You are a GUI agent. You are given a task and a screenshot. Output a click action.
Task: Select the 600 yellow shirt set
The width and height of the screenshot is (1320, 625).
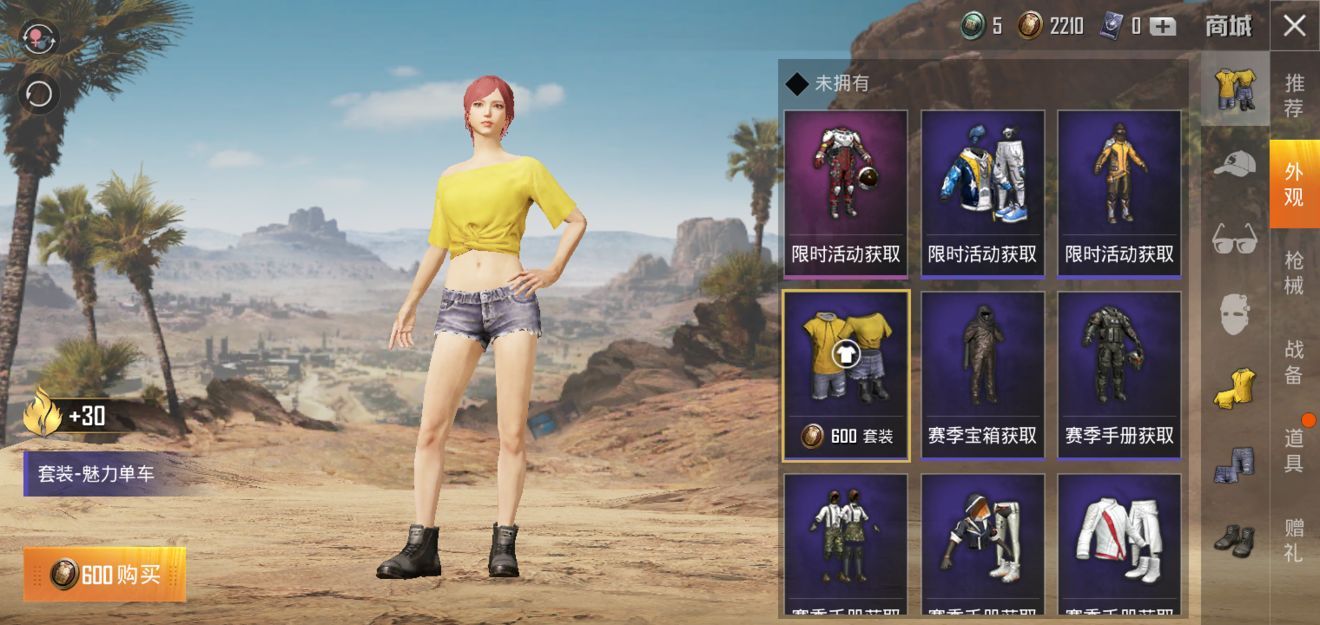pyautogui.click(x=846, y=375)
